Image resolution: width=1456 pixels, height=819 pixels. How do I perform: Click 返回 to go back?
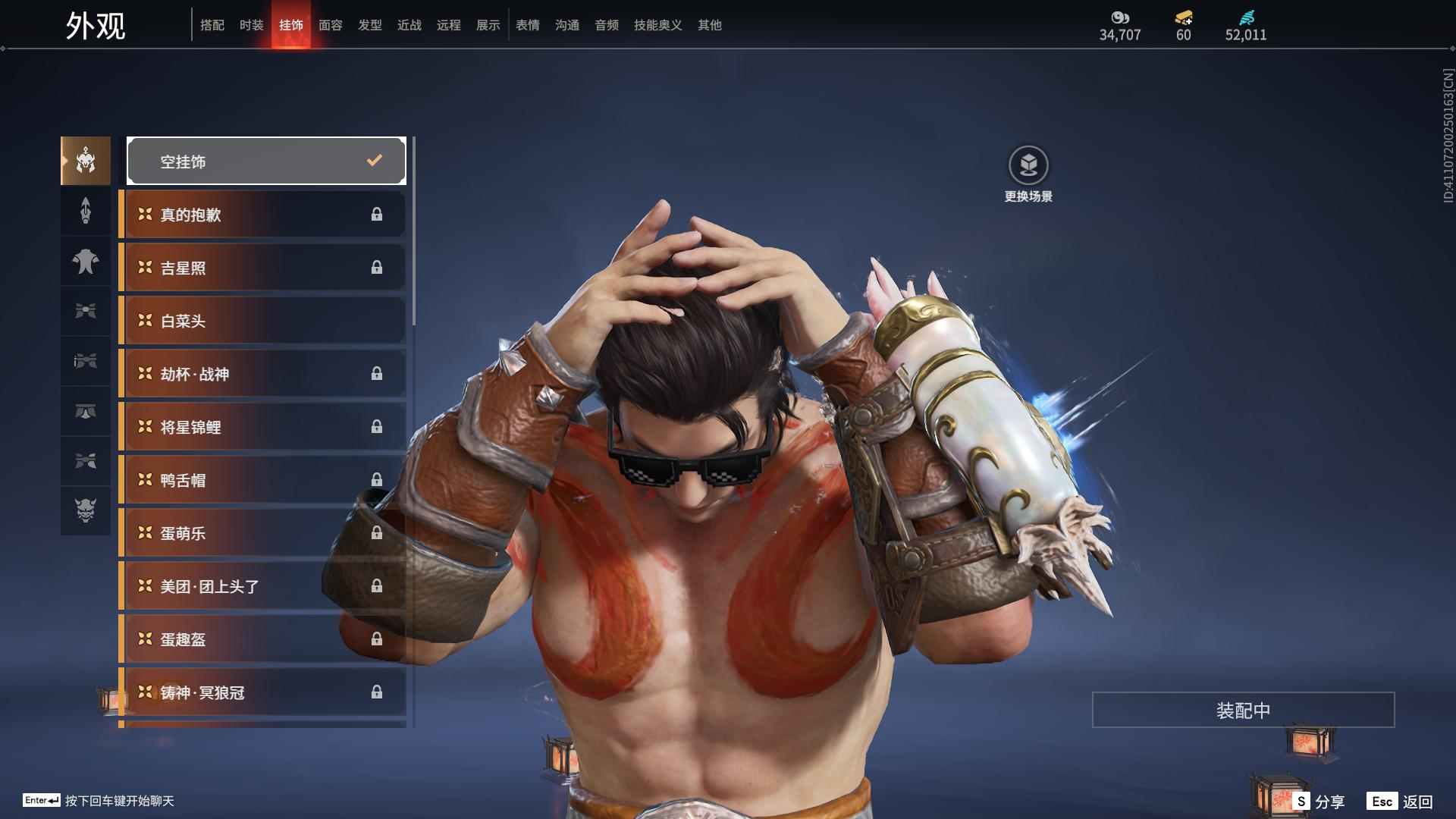[1401, 802]
